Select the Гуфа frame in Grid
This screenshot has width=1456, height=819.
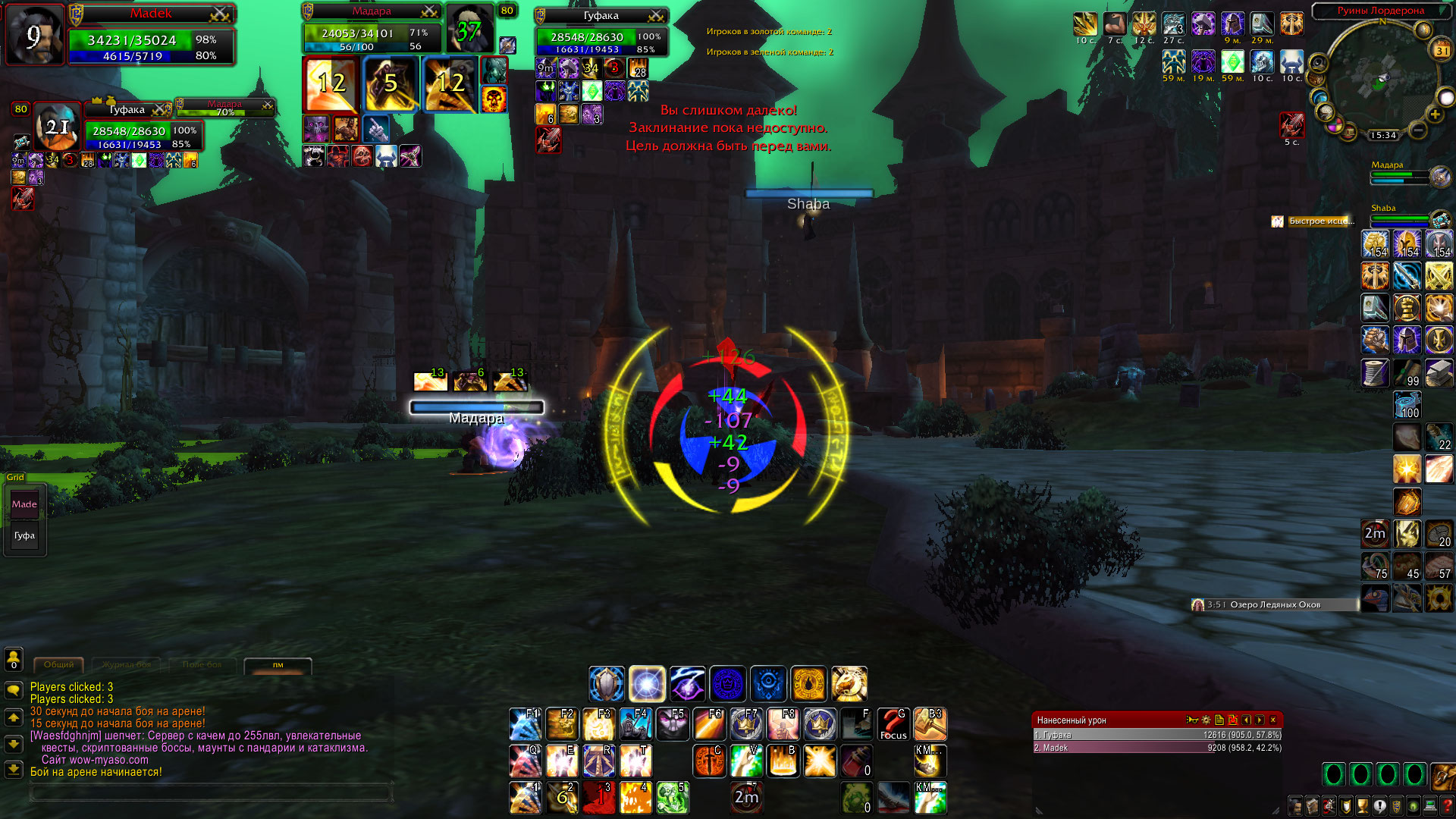point(24,535)
